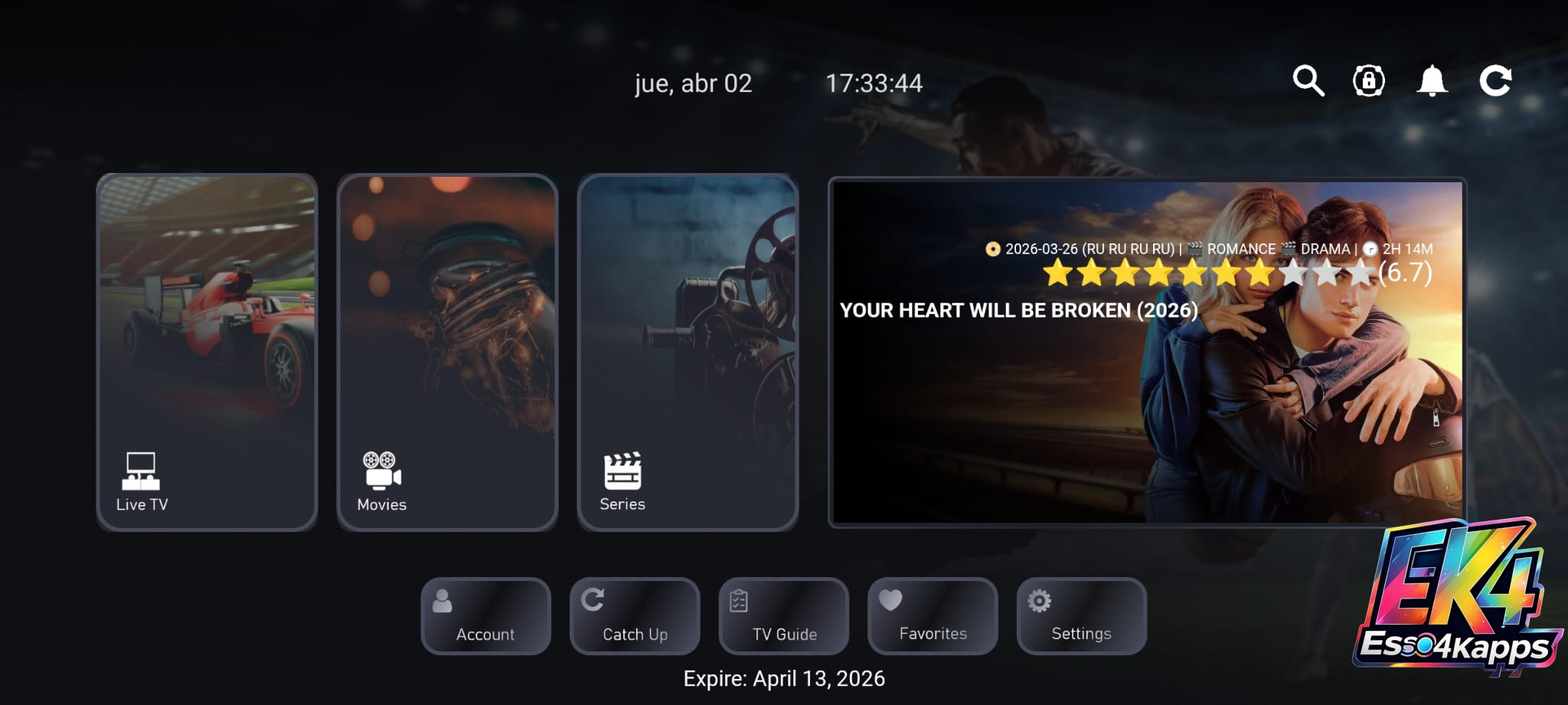Show notifications via the bell icon

point(1432,80)
